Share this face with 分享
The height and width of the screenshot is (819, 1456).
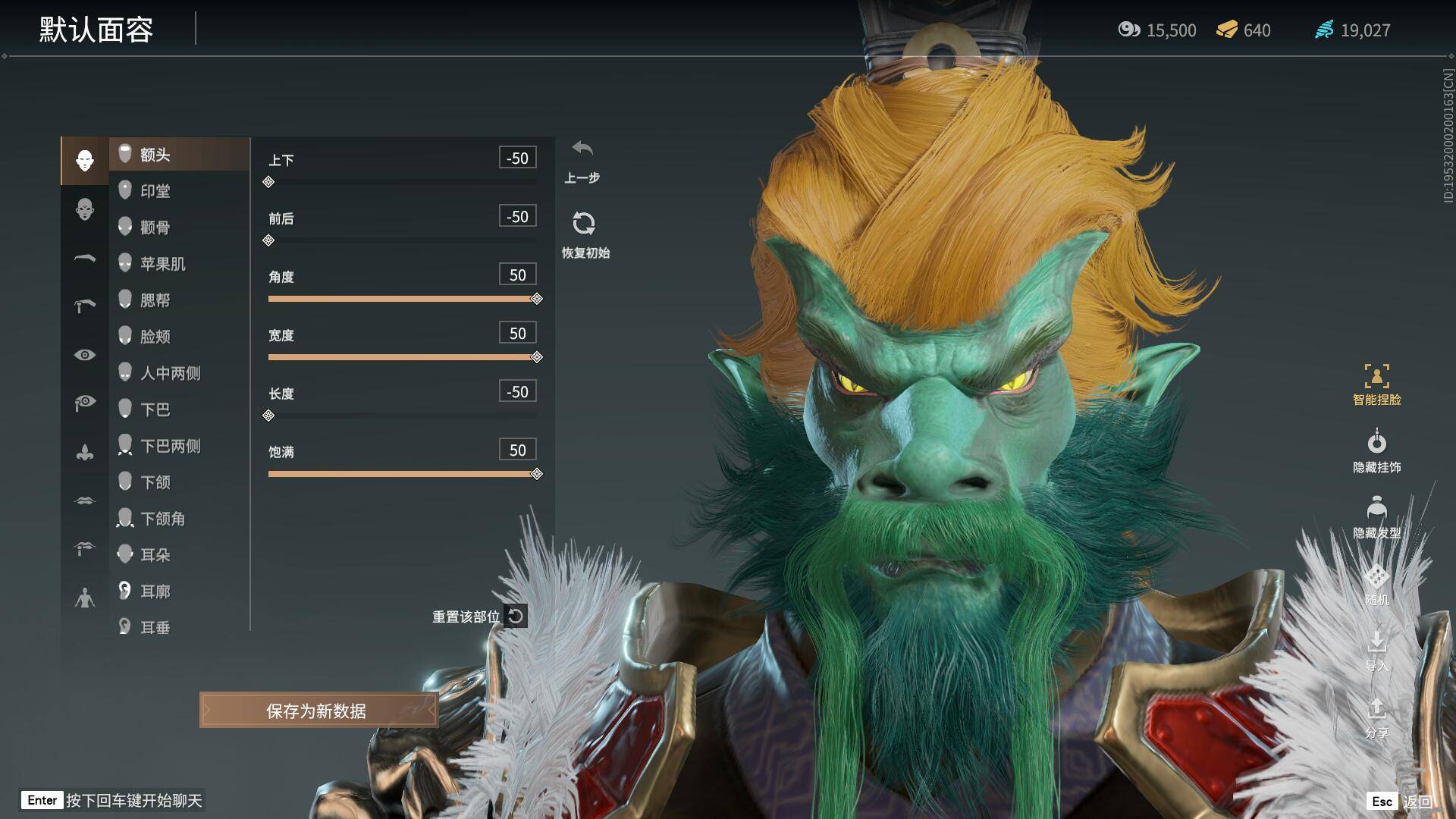1376,717
